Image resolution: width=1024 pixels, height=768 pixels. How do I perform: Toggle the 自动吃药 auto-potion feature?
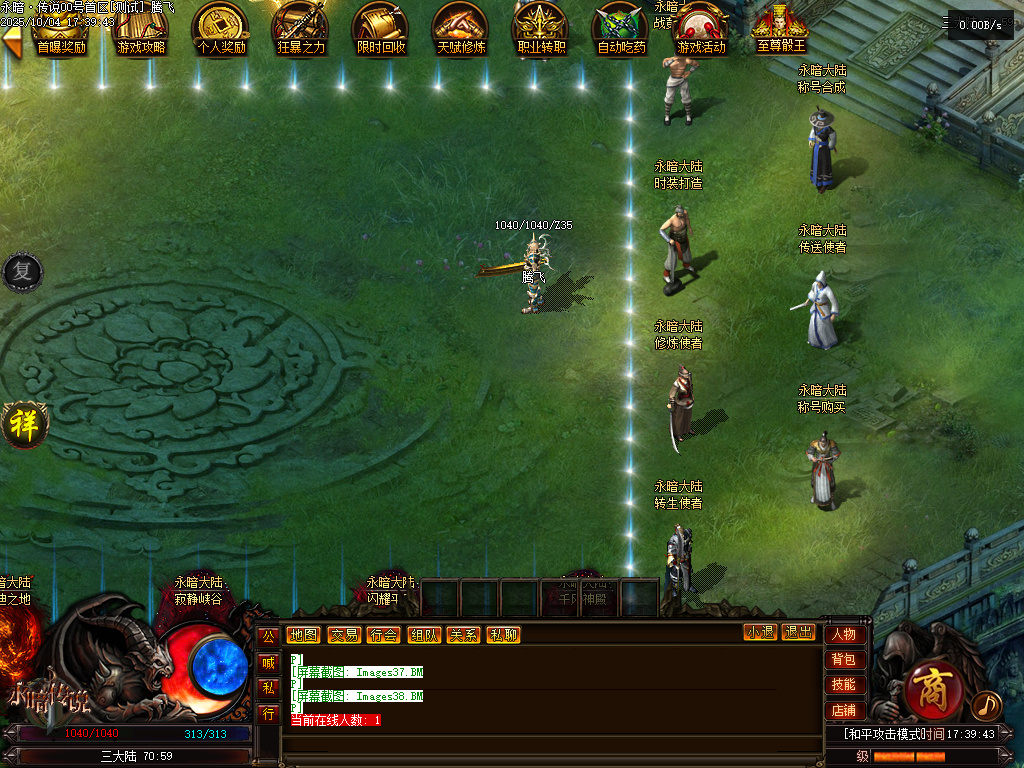point(621,30)
